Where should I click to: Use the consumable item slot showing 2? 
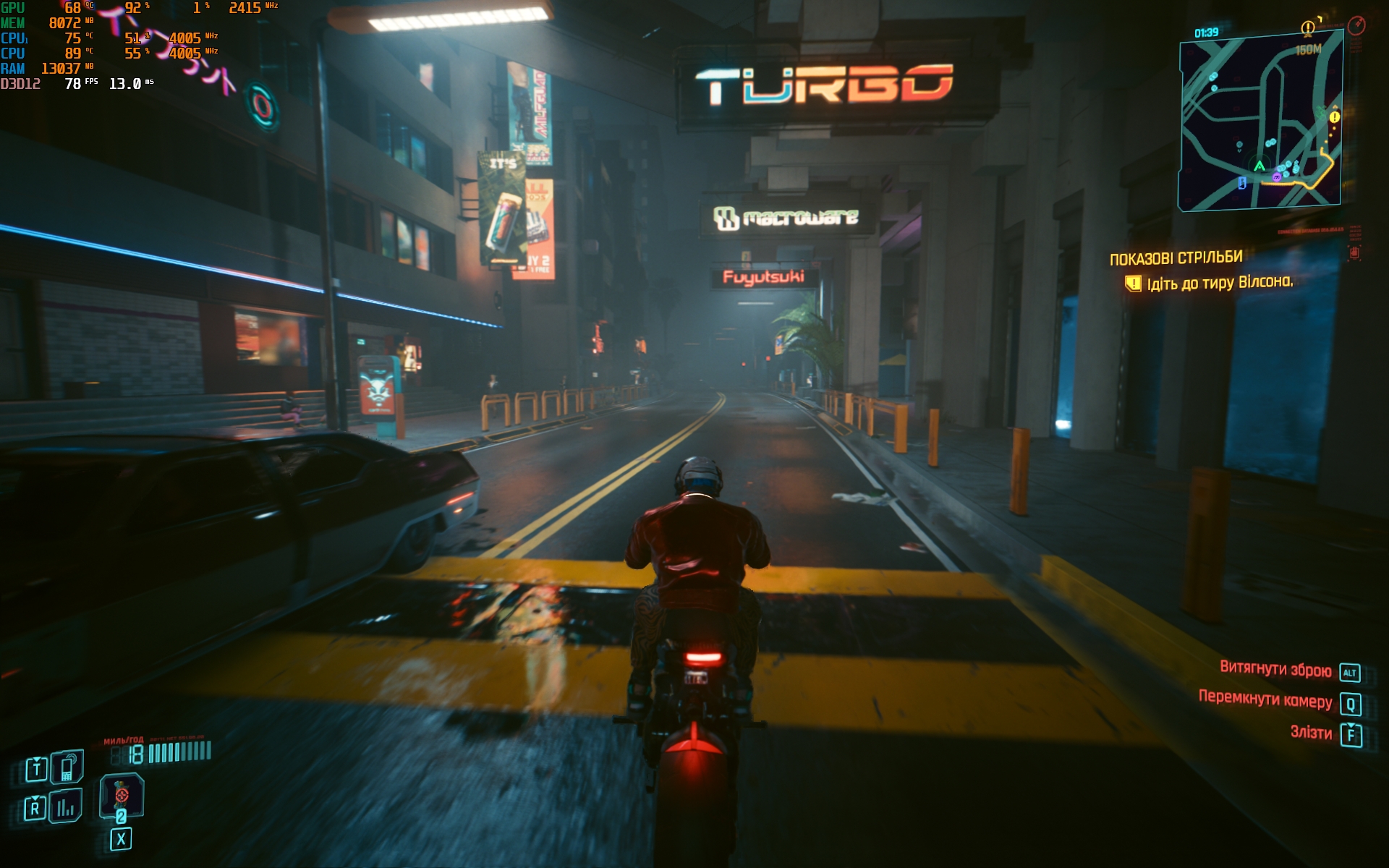click(x=122, y=797)
